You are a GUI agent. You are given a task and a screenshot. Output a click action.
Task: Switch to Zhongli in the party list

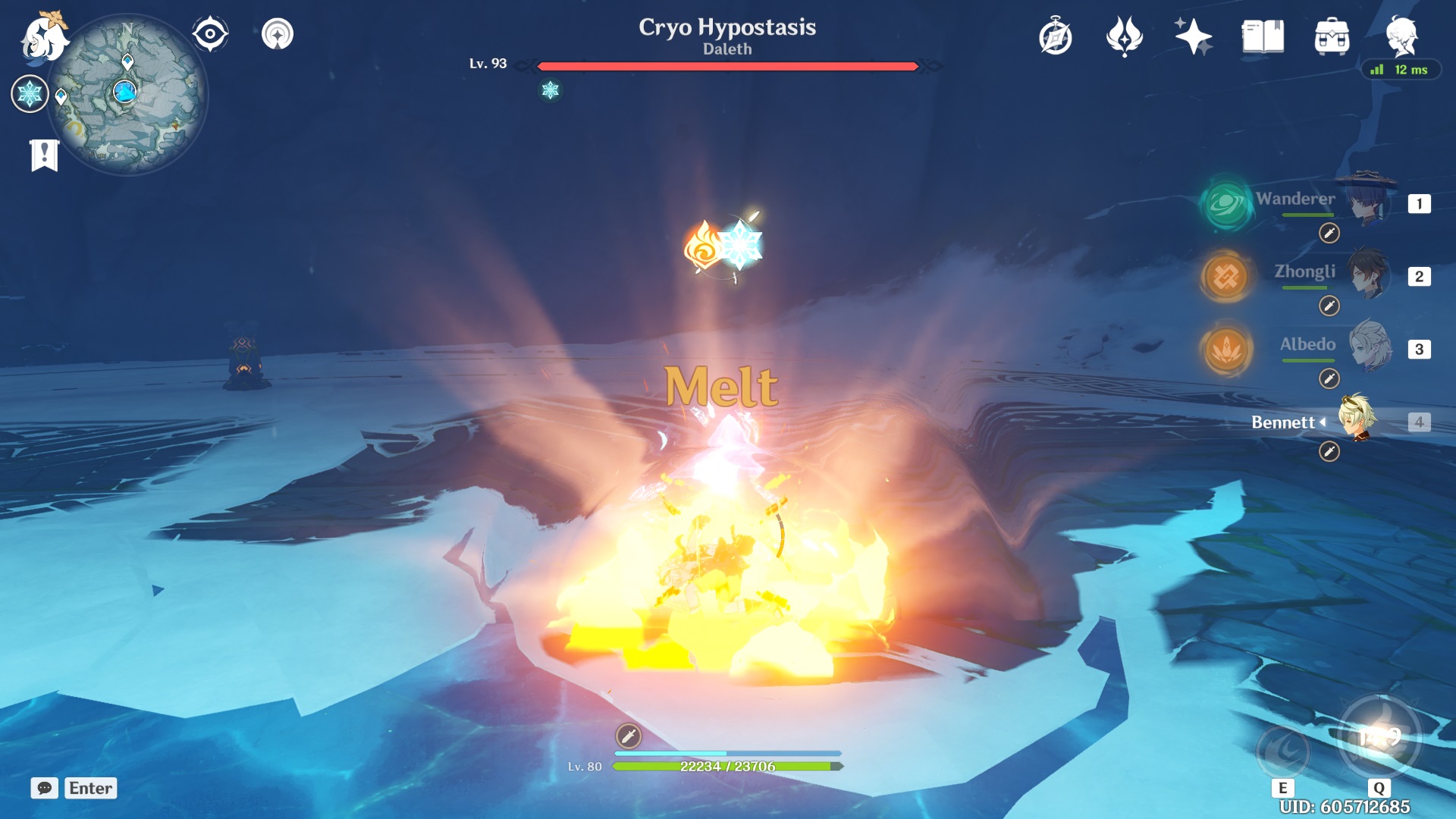tap(1304, 272)
